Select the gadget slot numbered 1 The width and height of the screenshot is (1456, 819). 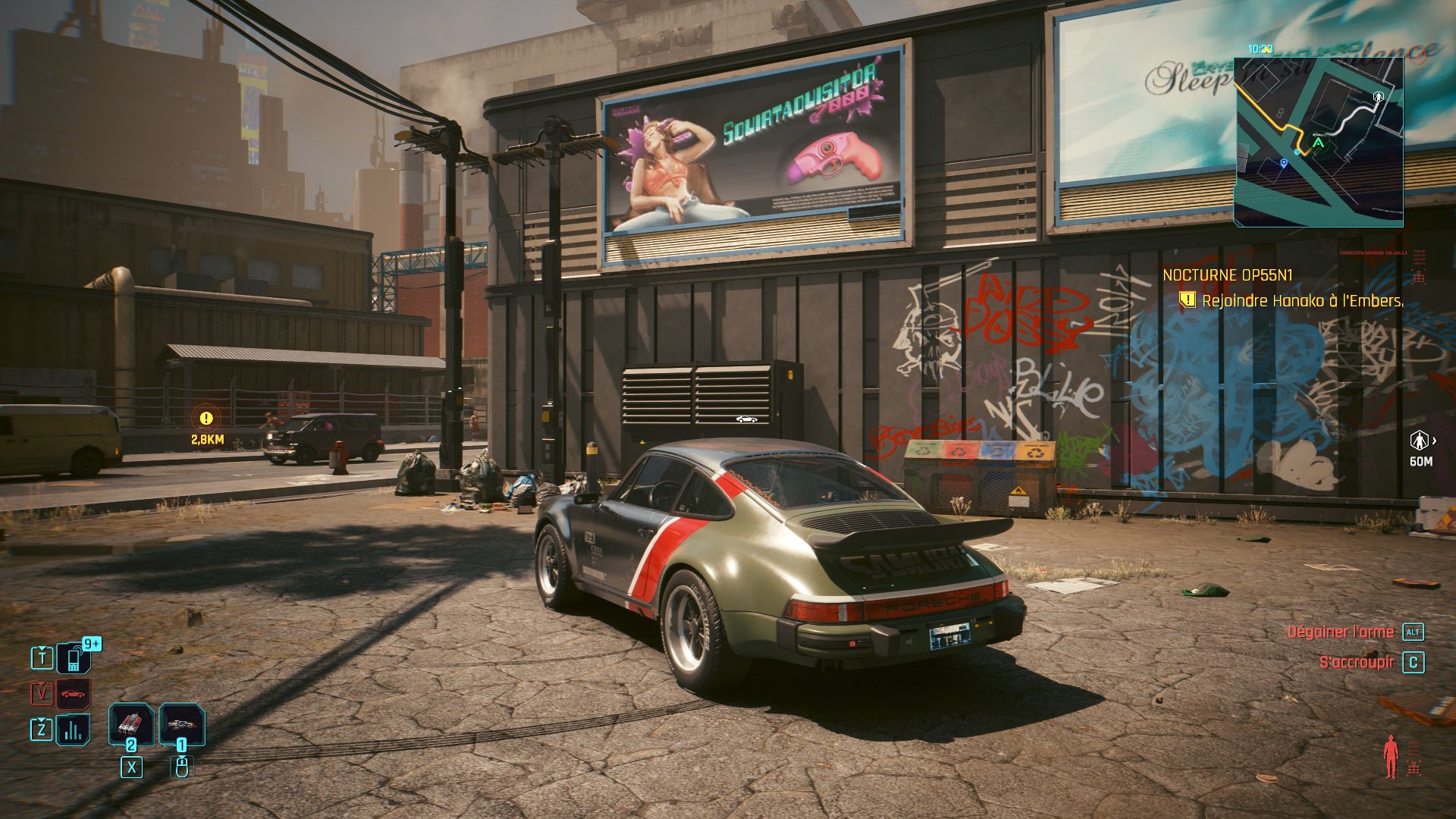coord(181,725)
